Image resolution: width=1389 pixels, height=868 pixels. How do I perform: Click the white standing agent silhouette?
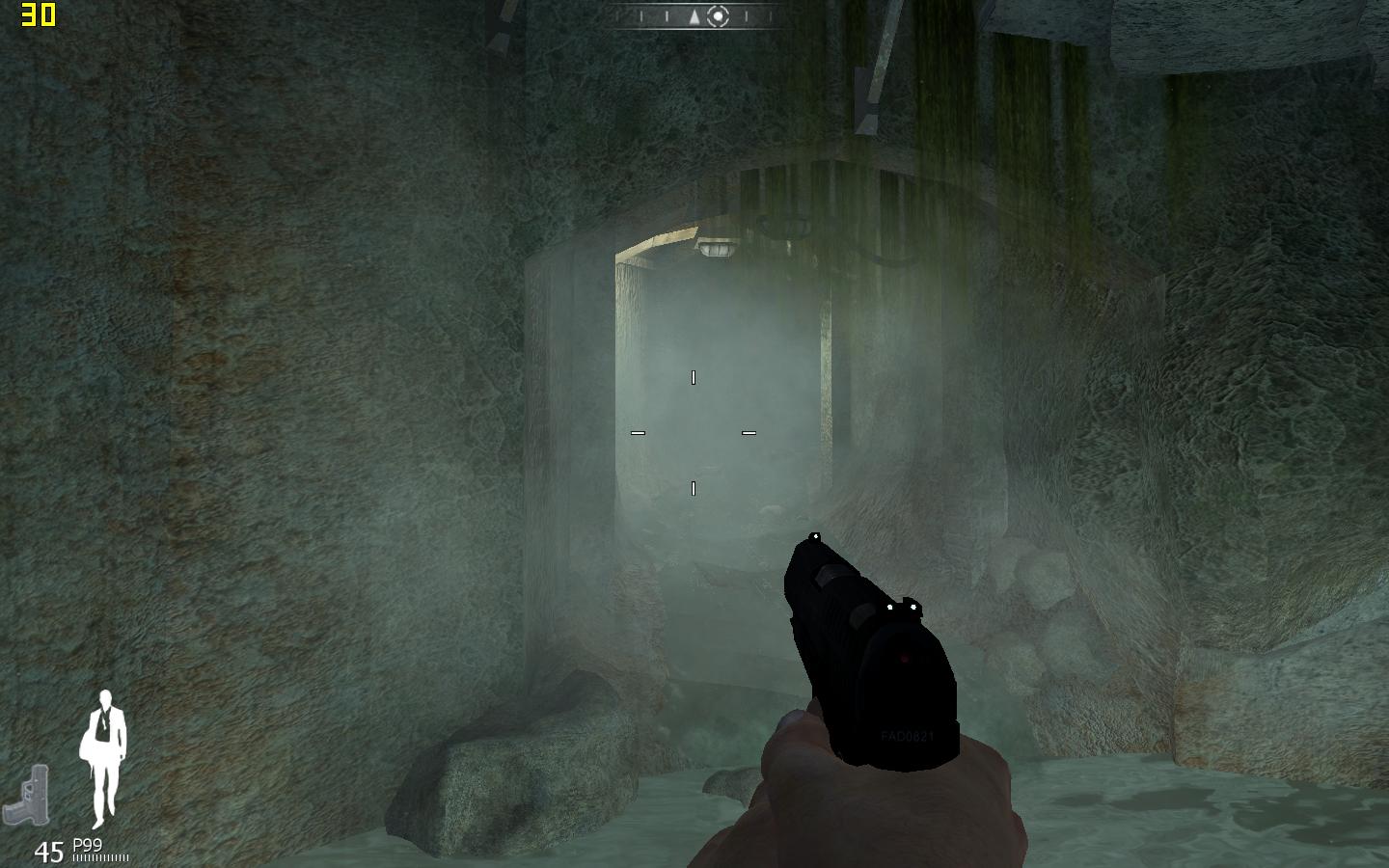click(x=104, y=757)
